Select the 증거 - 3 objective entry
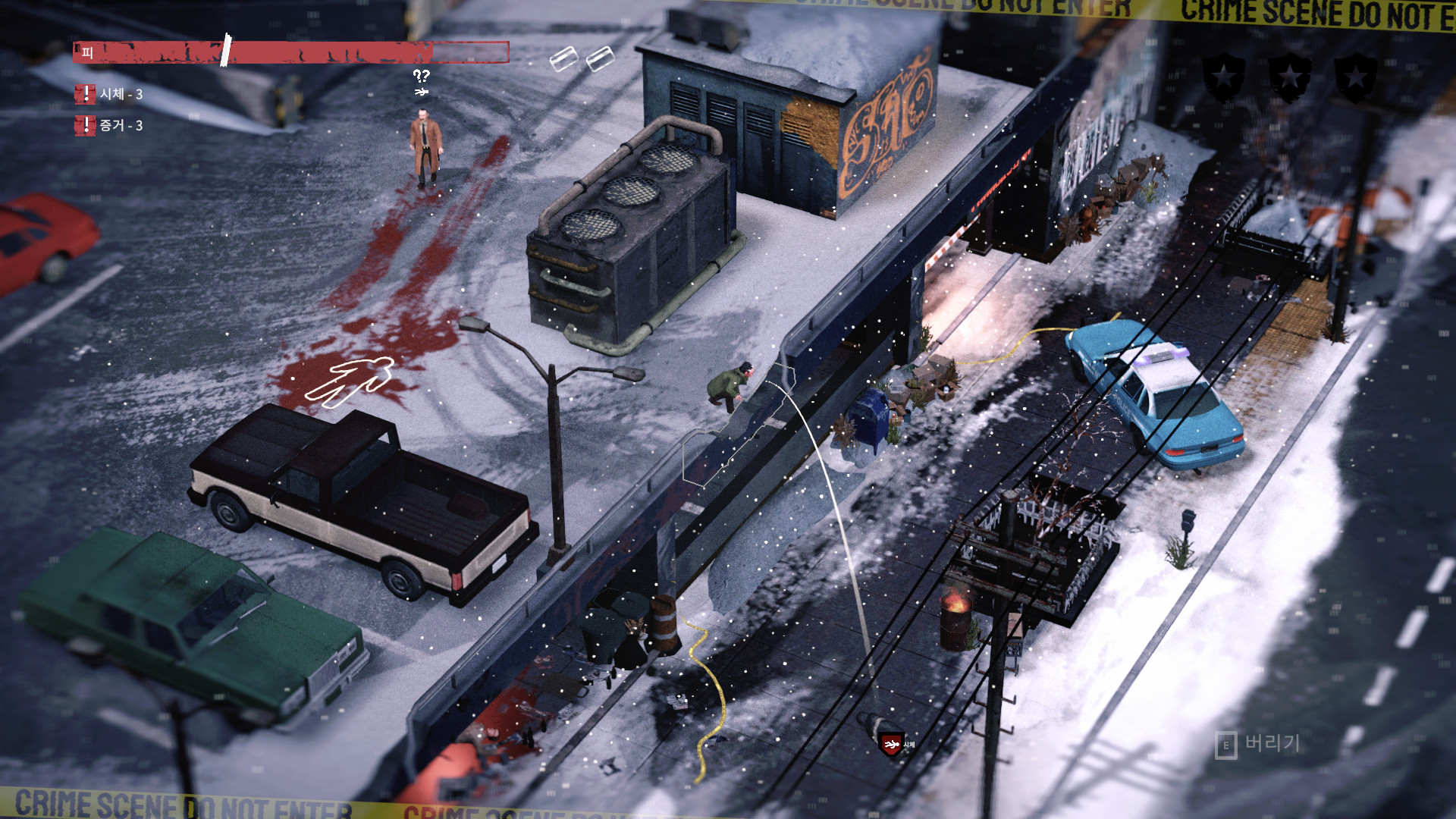 click(111, 125)
